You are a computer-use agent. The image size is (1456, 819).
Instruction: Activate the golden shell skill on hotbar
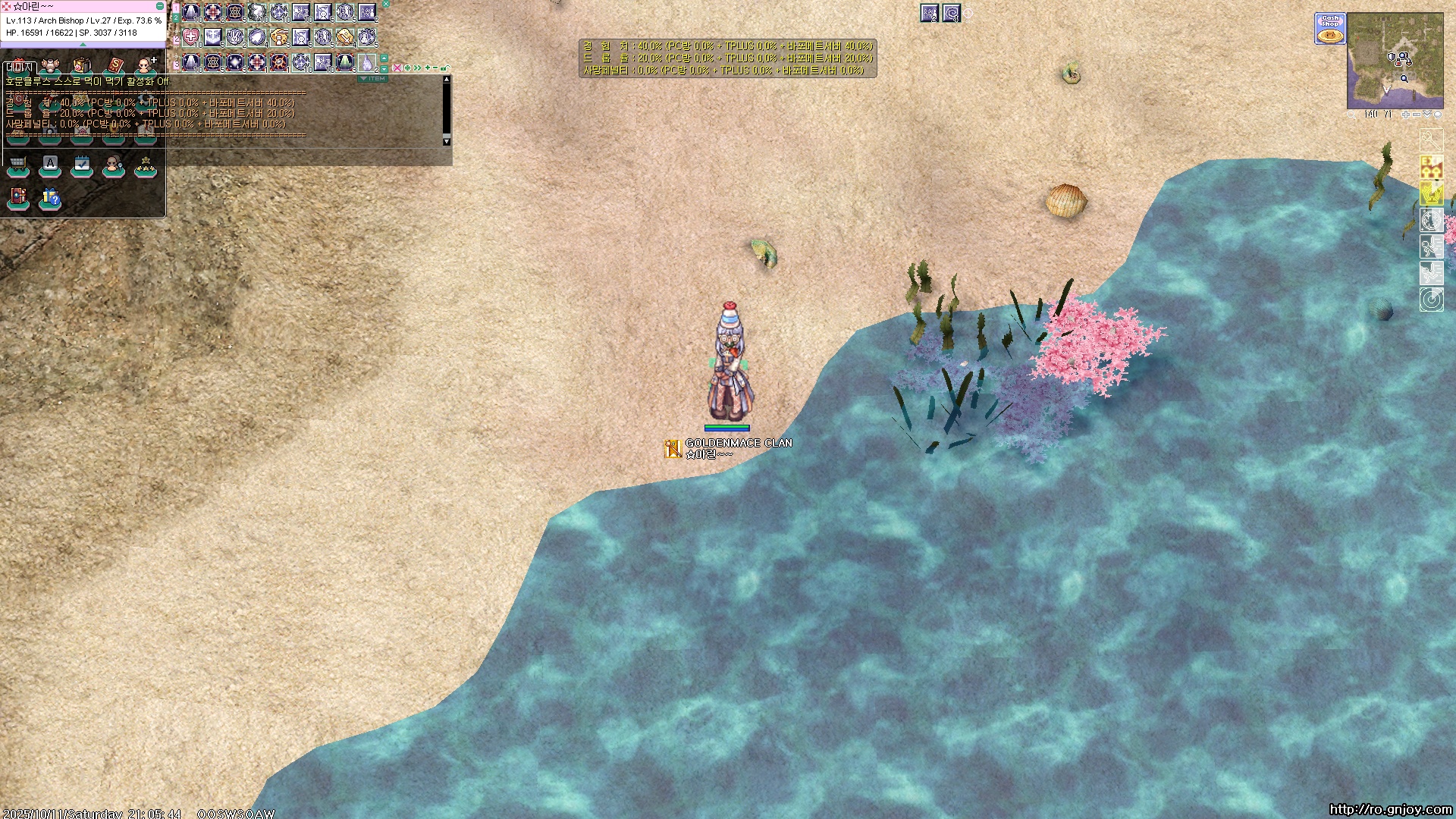point(279,37)
